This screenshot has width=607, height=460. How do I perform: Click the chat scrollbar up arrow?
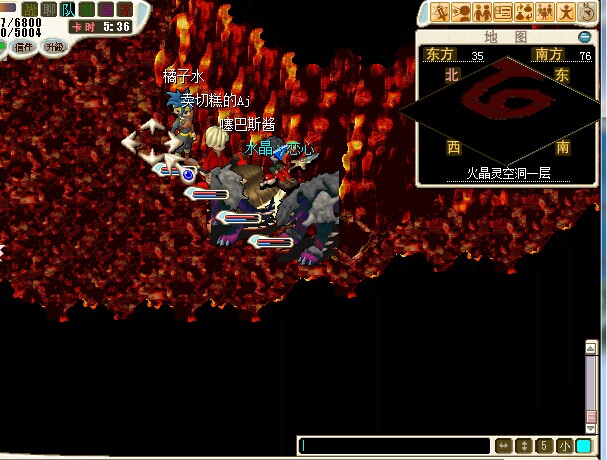point(591,346)
